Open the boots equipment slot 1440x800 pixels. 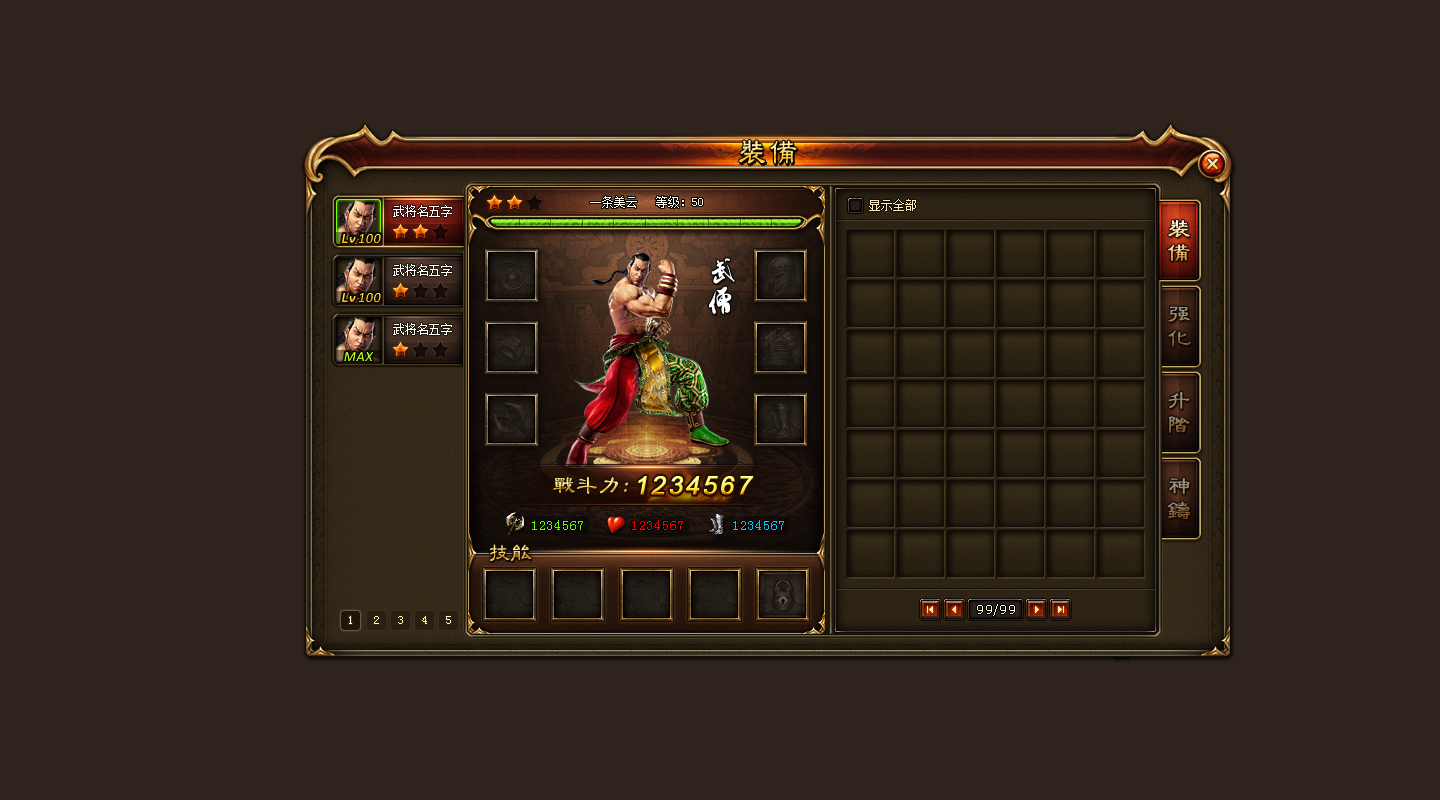(780, 420)
